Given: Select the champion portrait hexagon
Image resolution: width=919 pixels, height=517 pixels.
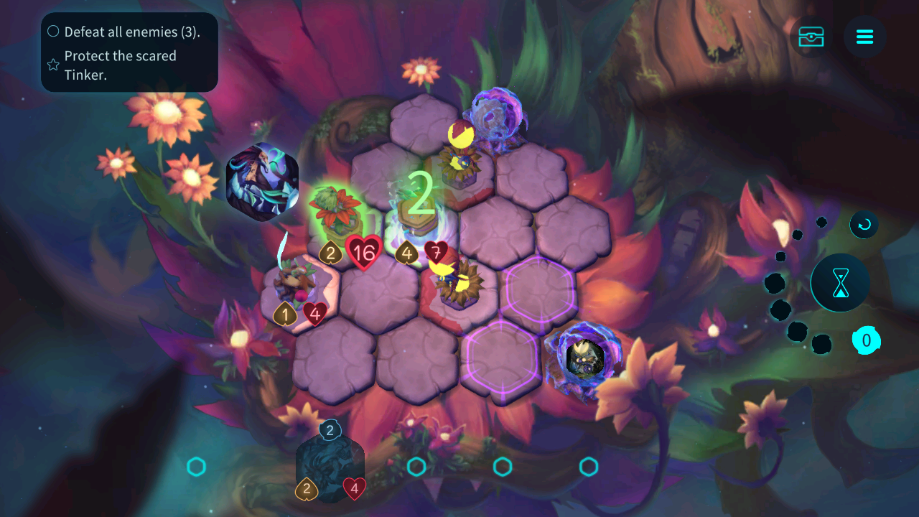Looking at the screenshot, I should (x=262, y=182).
